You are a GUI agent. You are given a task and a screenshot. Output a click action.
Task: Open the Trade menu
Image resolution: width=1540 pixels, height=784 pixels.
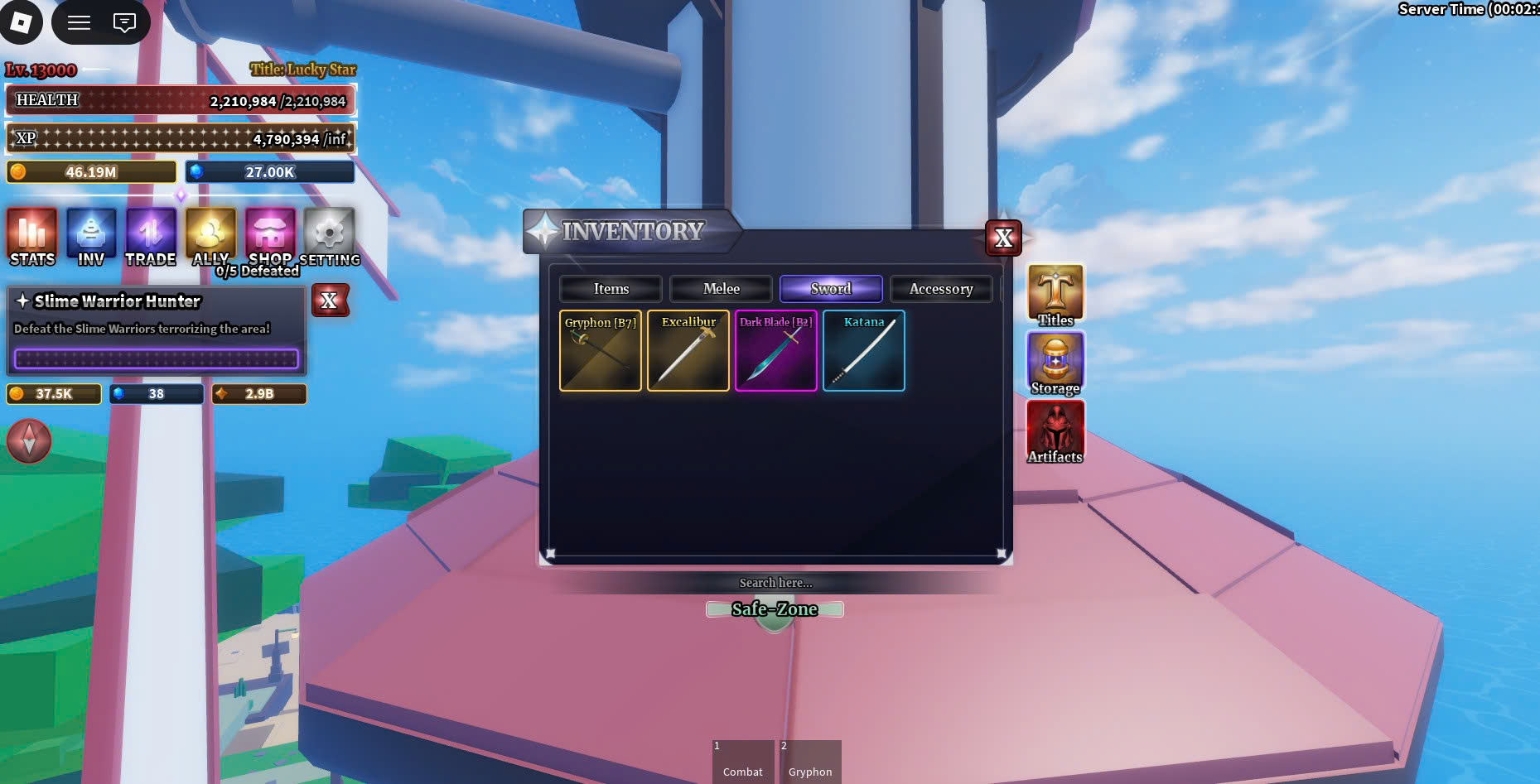151,237
